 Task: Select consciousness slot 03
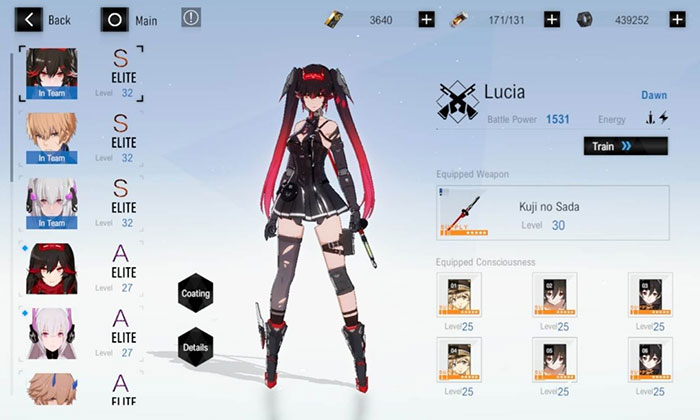pyautogui.click(x=650, y=295)
